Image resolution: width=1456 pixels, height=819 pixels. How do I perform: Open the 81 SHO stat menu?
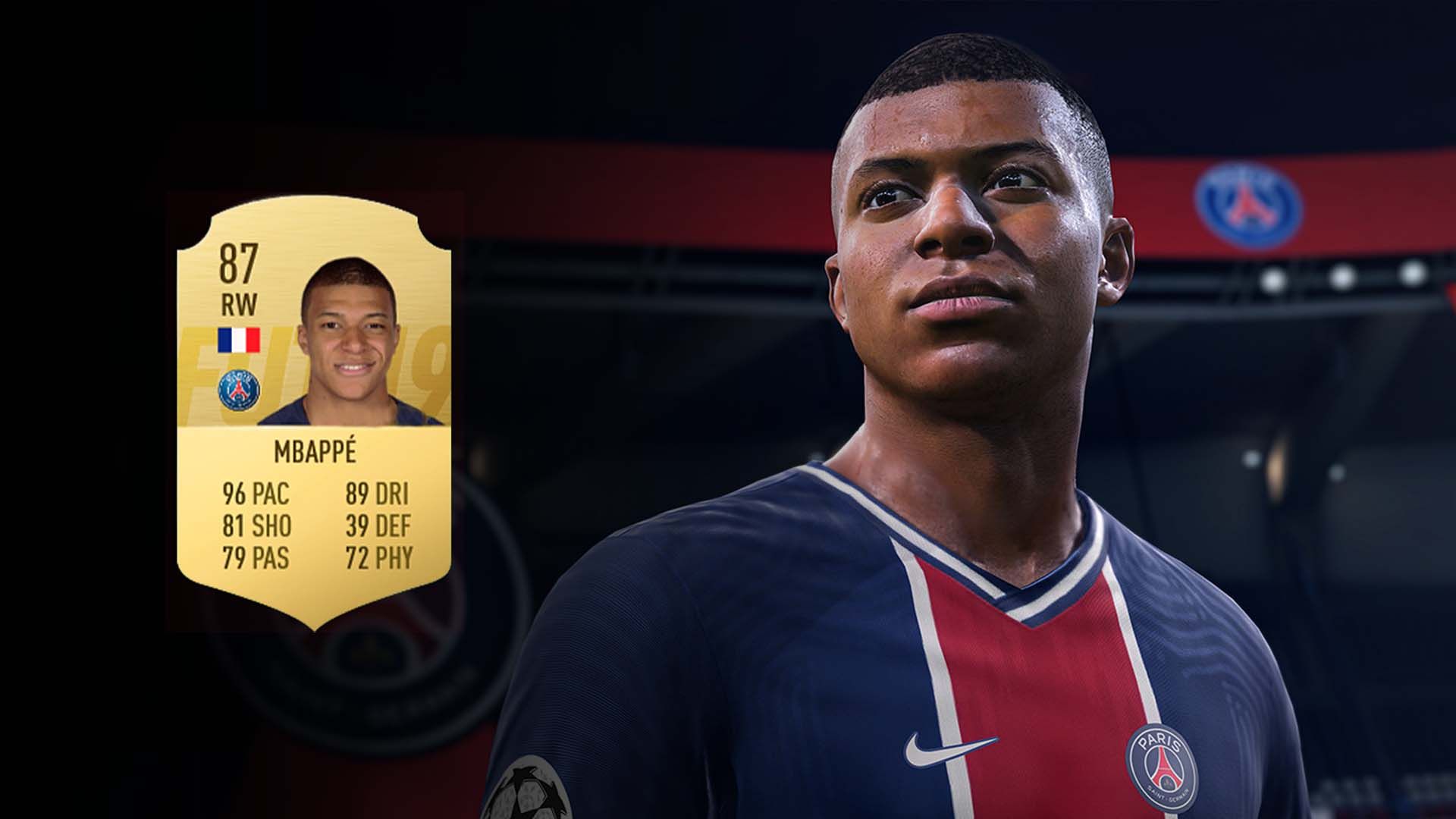pyautogui.click(x=256, y=524)
